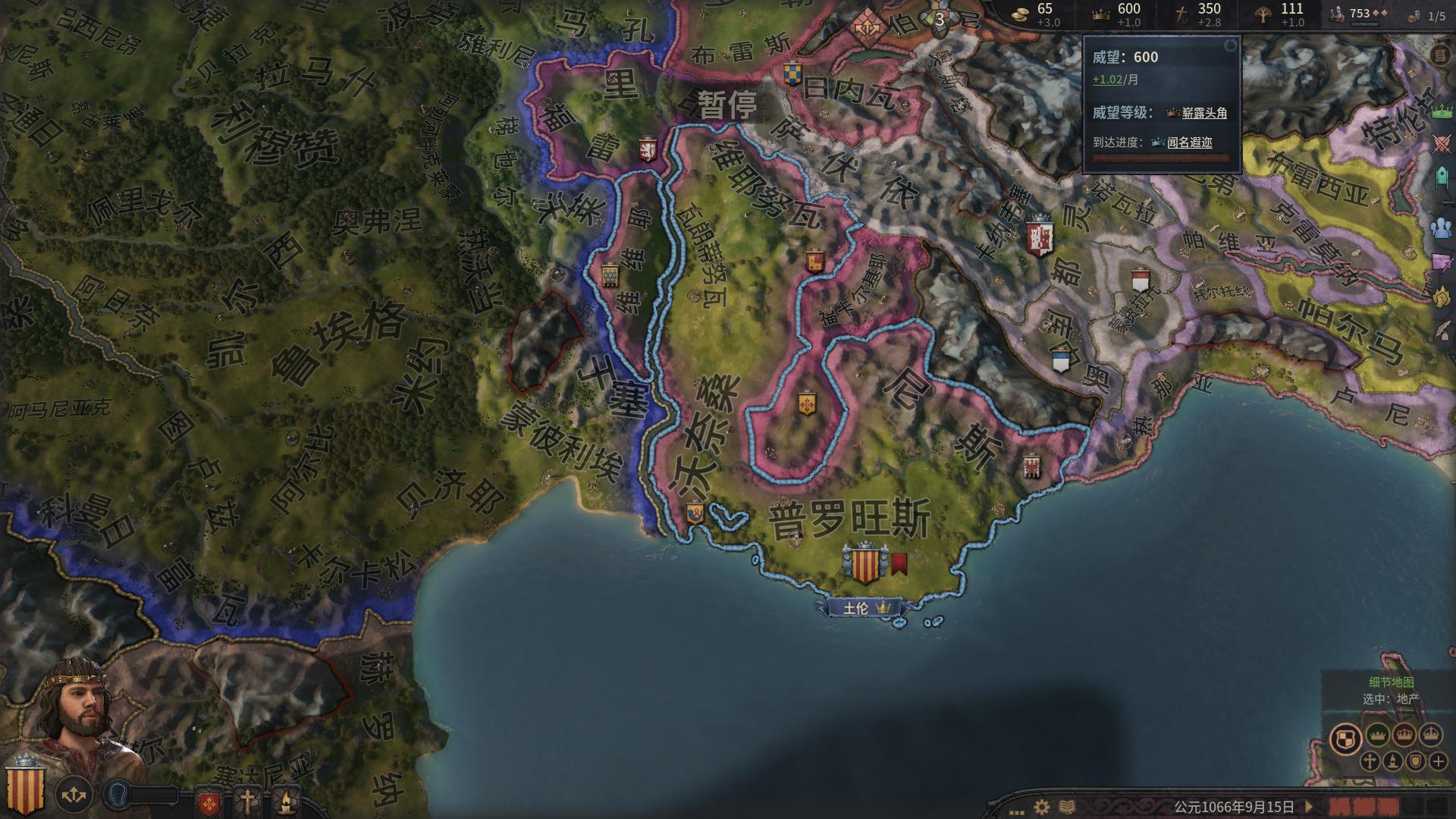This screenshot has height=819, width=1456.
Task: Open the crossed-swords military menu
Action: 1441,144
